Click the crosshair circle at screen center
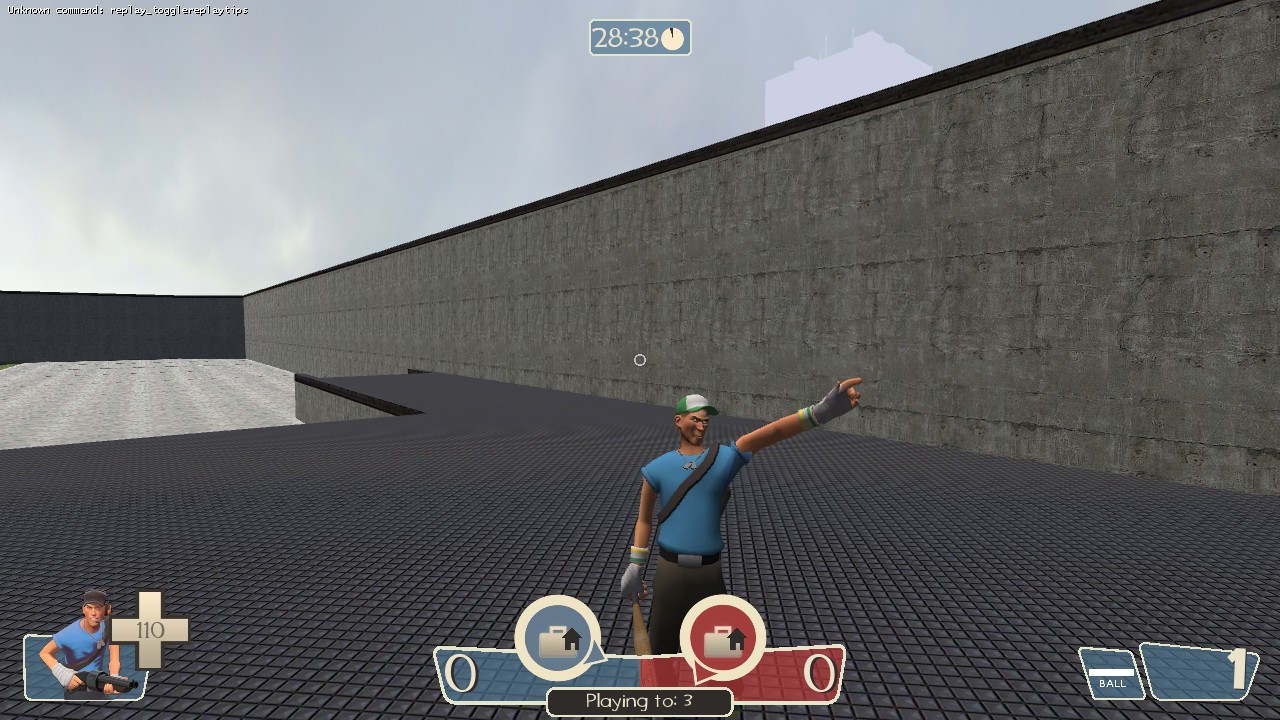The width and height of the screenshot is (1280, 720). coord(640,360)
